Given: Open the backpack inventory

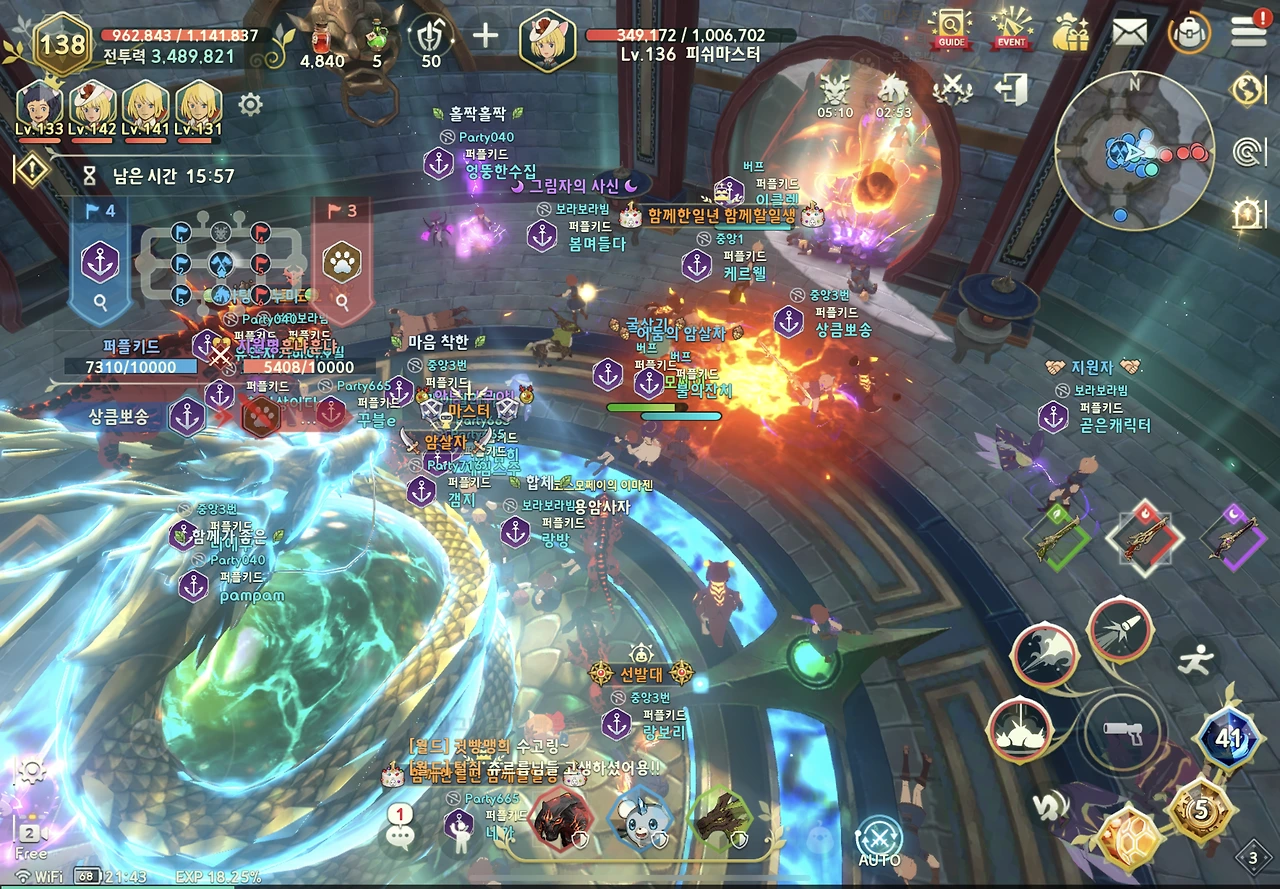Looking at the screenshot, I should pyautogui.click(x=1189, y=32).
